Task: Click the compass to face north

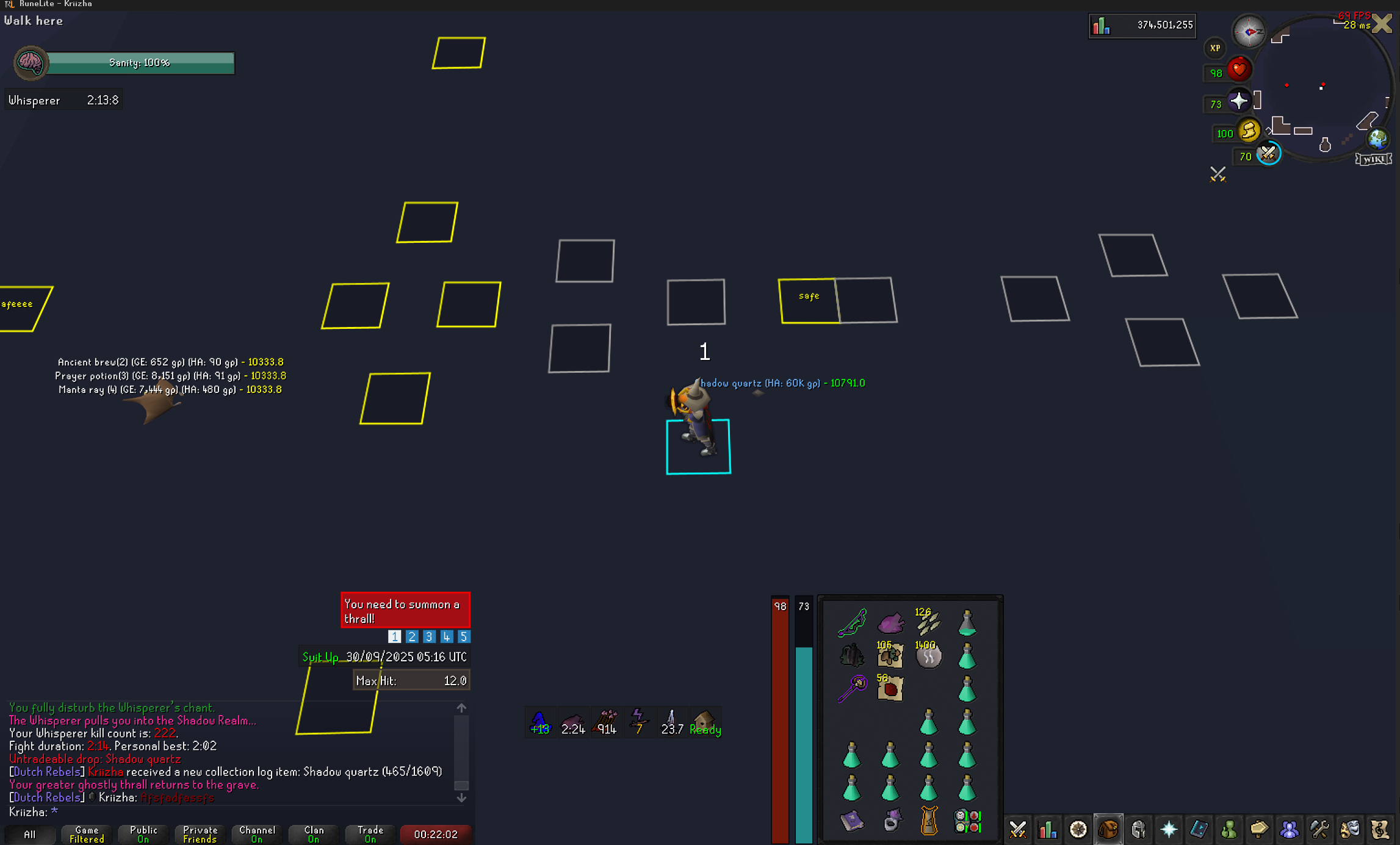Action: (x=1249, y=31)
